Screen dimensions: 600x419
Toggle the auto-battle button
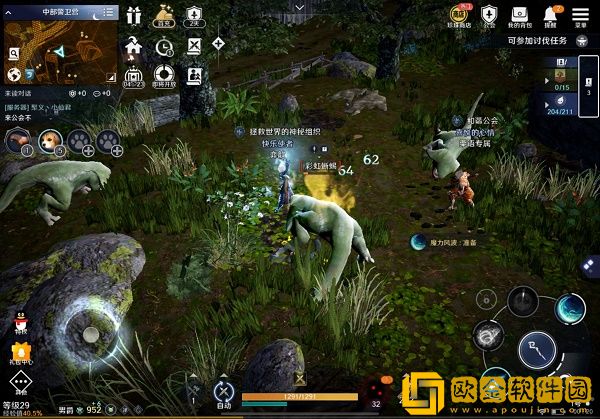point(224,393)
